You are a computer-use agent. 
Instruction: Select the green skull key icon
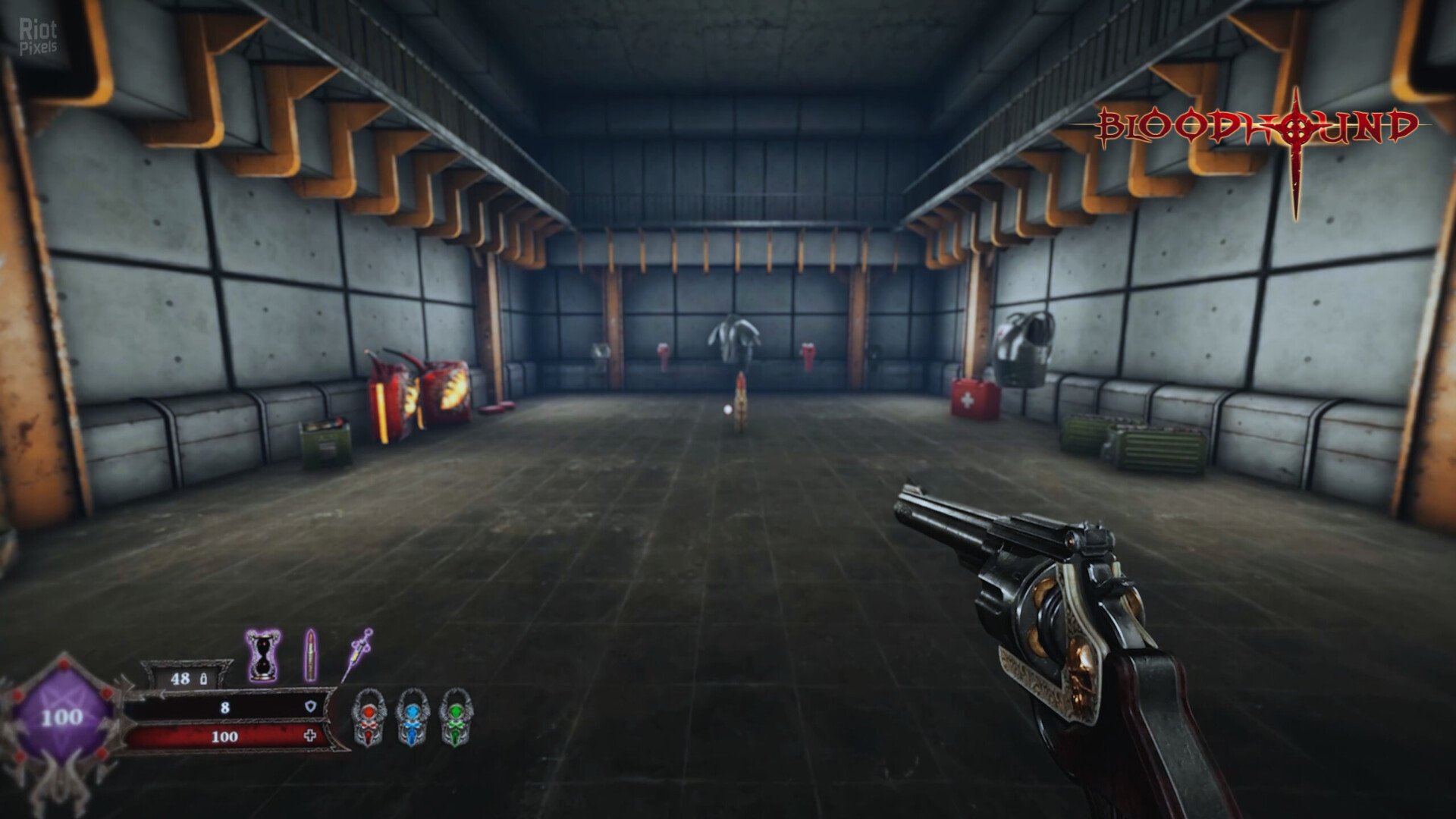coord(455,716)
